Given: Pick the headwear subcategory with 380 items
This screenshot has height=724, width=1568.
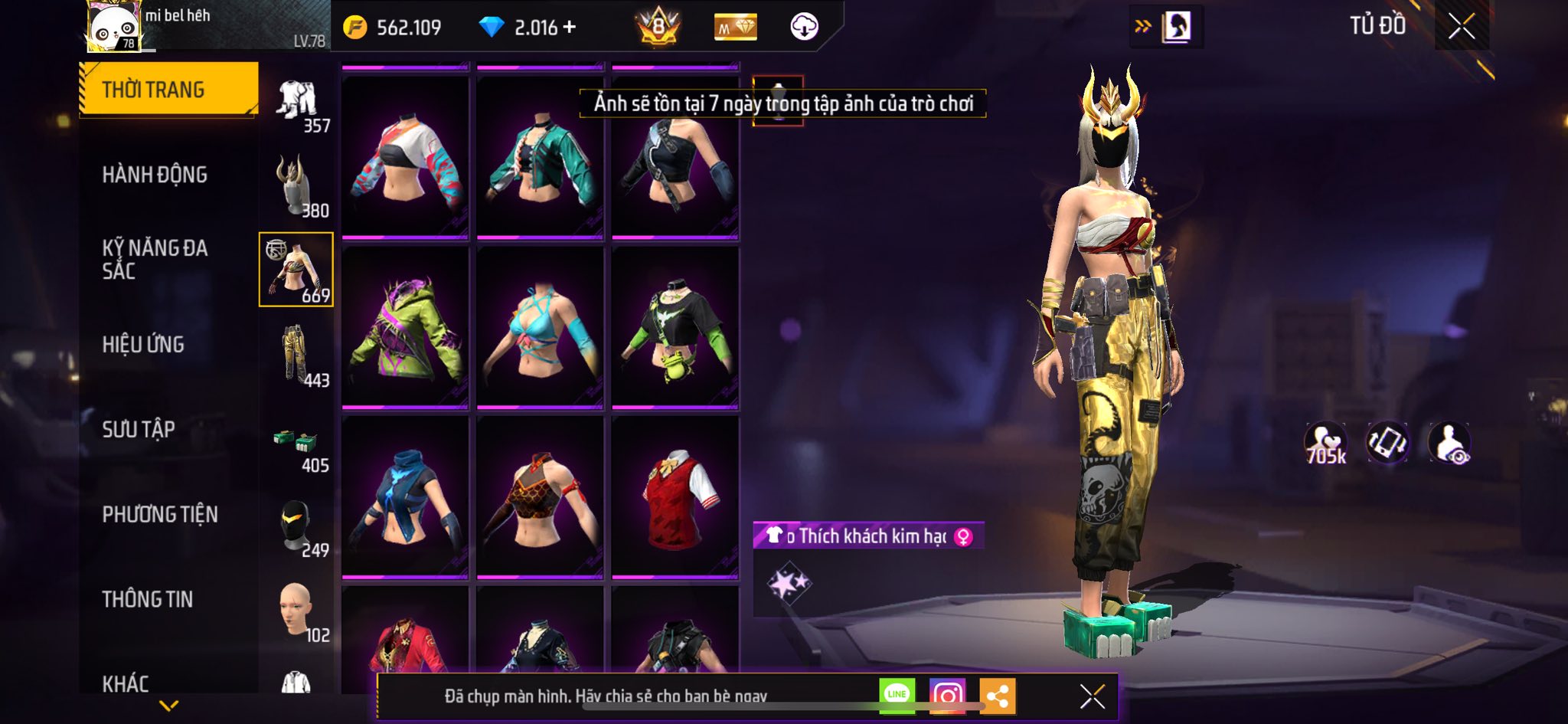Looking at the screenshot, I should pyautogui.click(x=297, y=185).
